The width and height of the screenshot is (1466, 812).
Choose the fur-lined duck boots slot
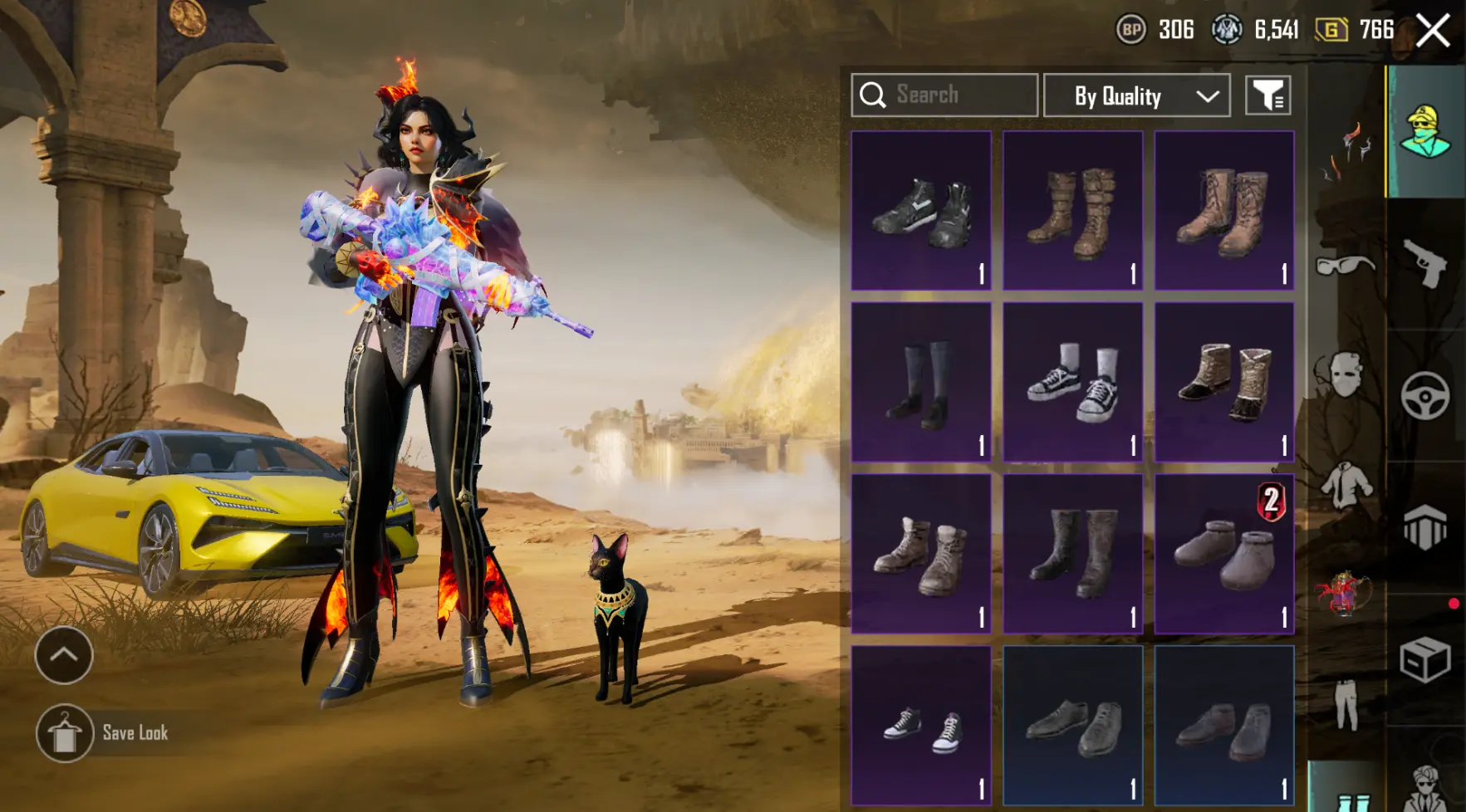pos(1224,383)
